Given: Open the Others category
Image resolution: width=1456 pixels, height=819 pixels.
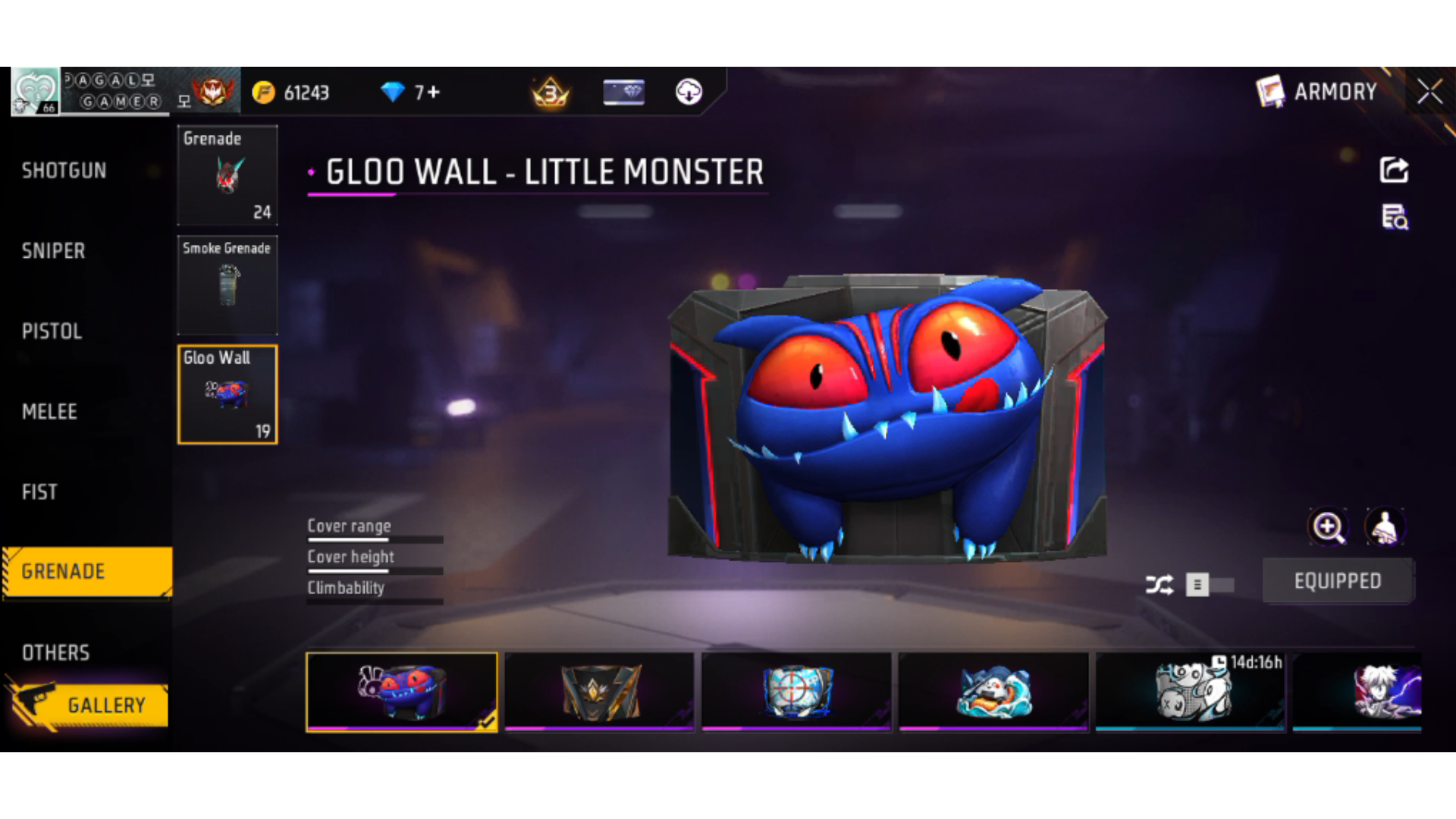Looking at the screenshot, I should pyautogui.click(x=56, y=653).
